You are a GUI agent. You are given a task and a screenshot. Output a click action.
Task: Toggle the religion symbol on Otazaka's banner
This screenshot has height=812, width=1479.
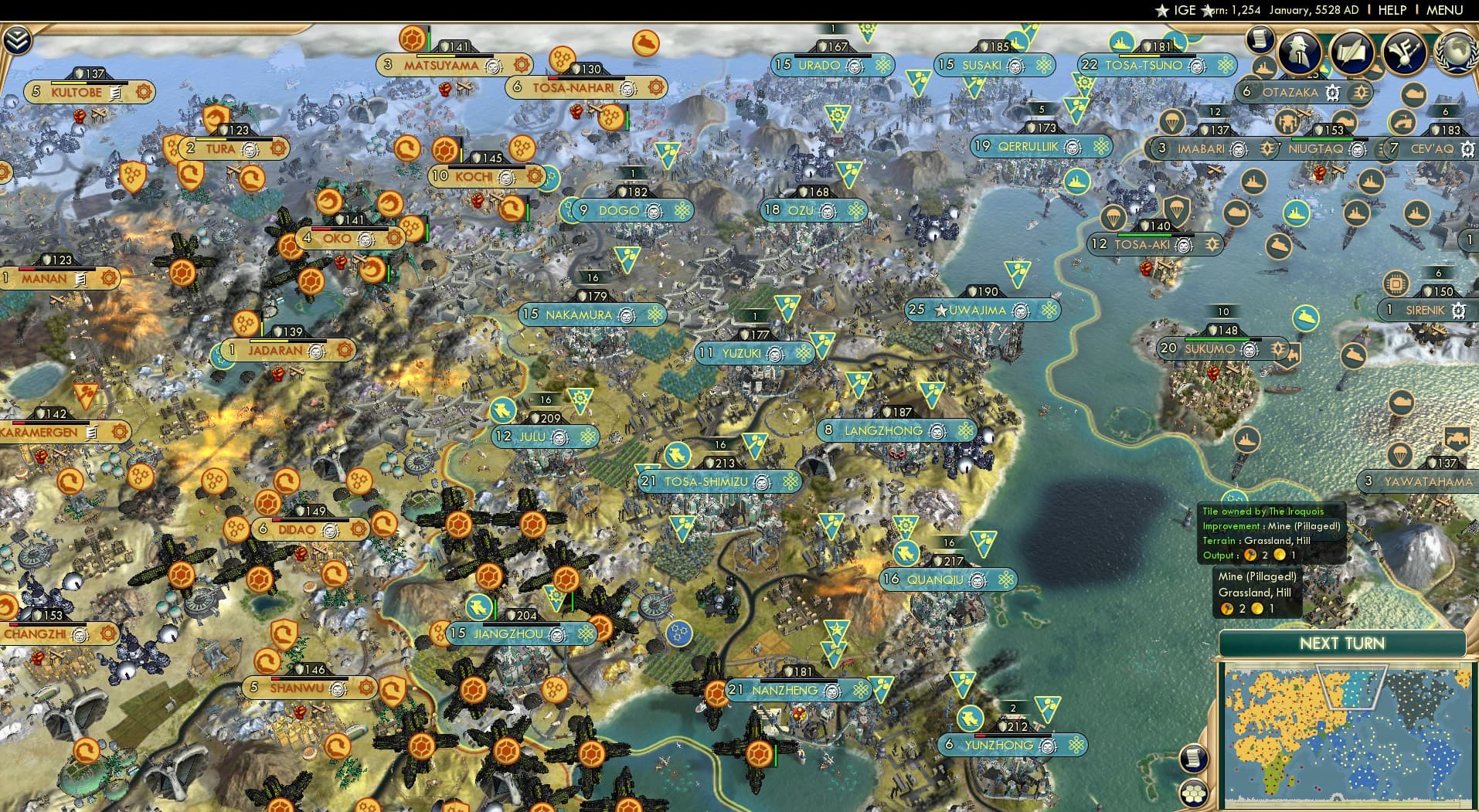(x=1332, y=93)
